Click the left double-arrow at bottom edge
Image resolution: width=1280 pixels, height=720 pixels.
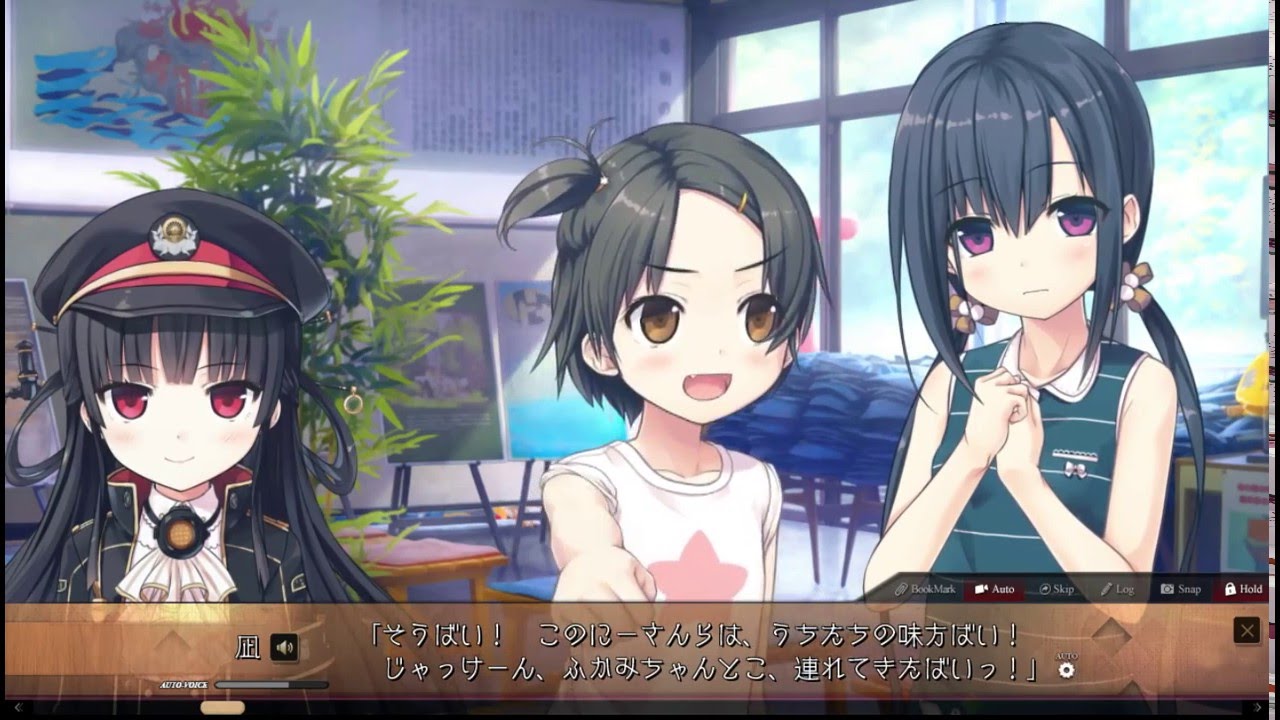coord(17,708)
